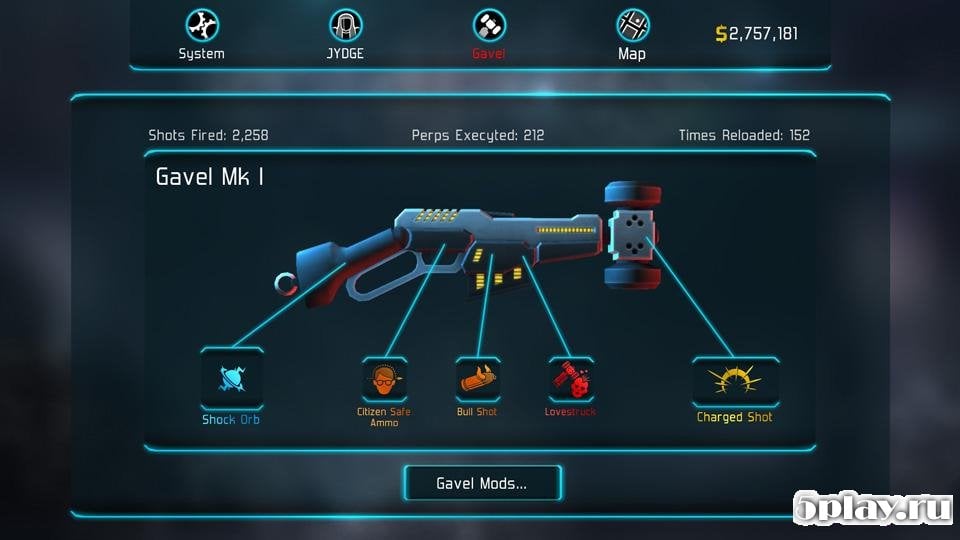Choose the Citizen Safe Ammo mod
This screenshot has height=540, width=960.
point(384,380)
